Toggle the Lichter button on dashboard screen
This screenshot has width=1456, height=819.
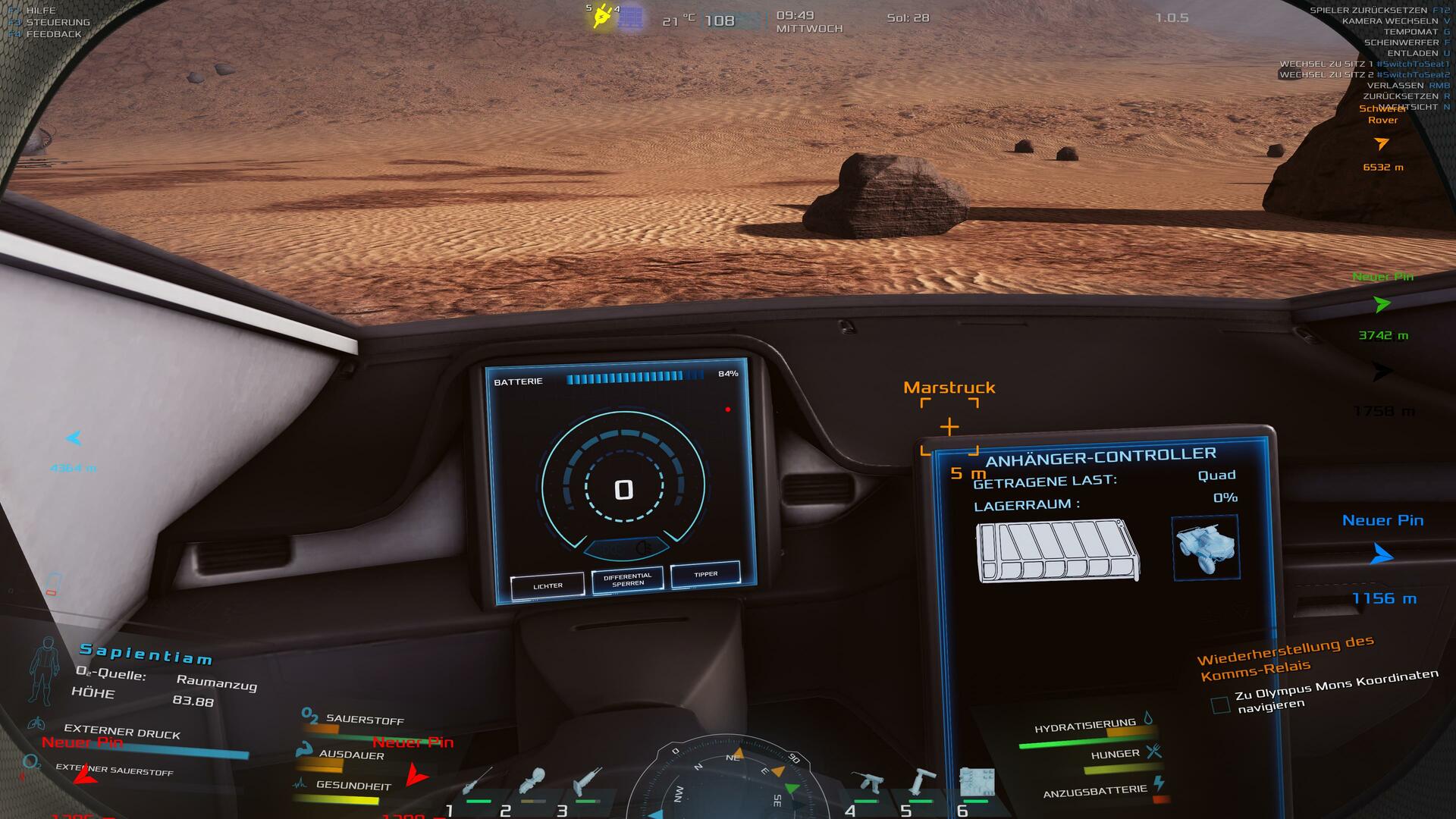(548, 585)
